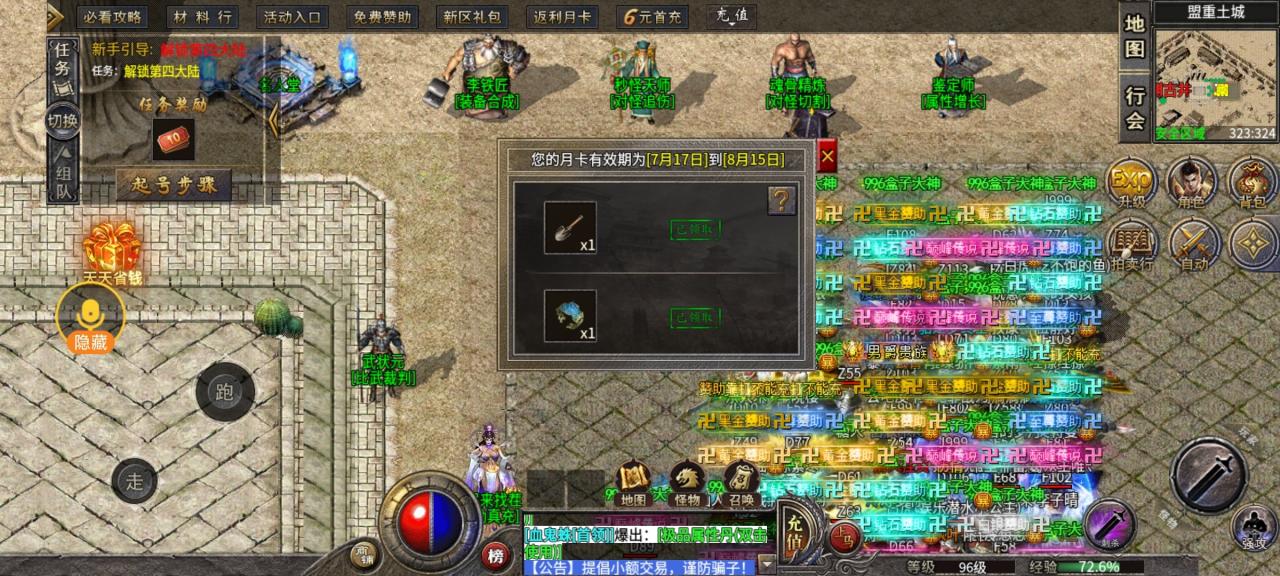1280x576 pixels.
Task: Open the 角色 character sheet
Action: click(1192, 182)
